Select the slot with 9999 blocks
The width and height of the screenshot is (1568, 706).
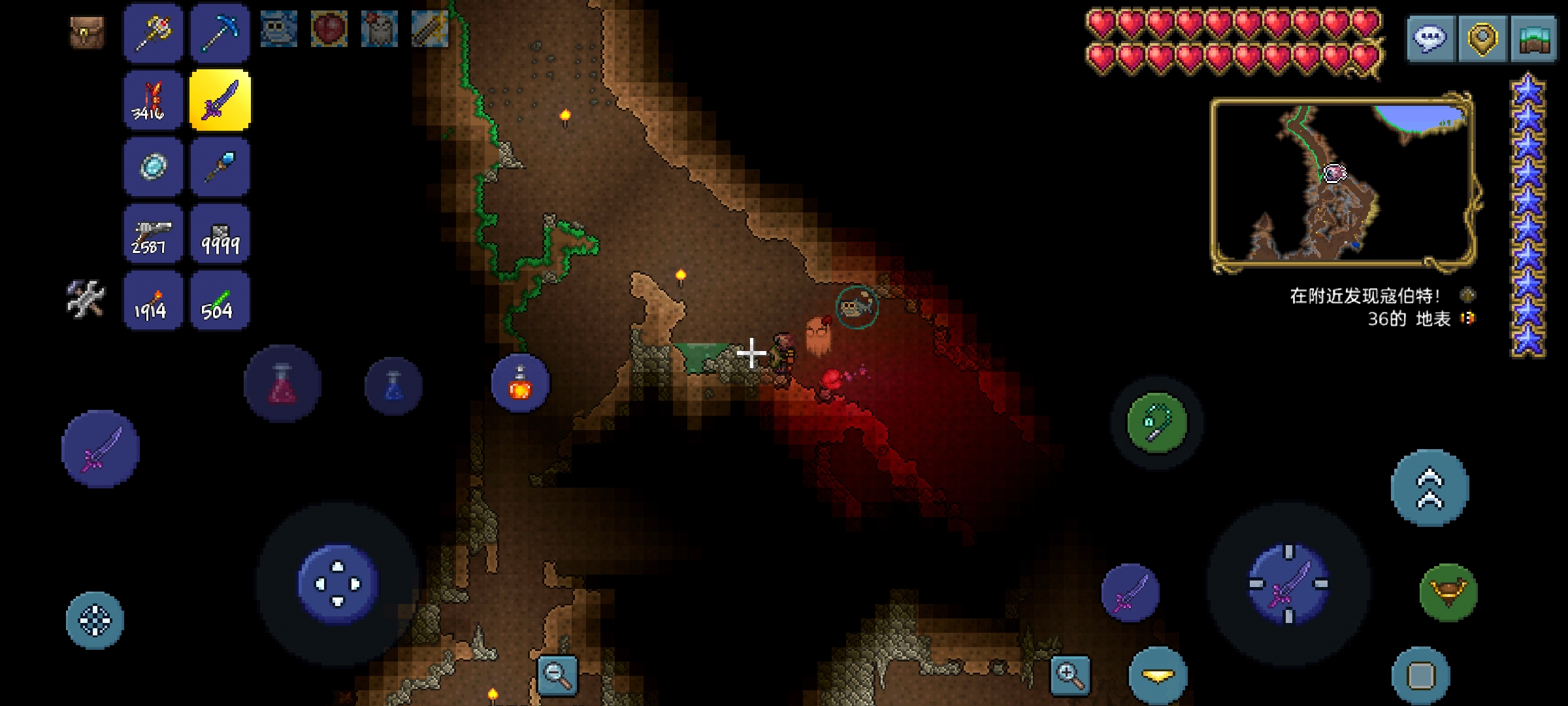[x=220, y=234]
